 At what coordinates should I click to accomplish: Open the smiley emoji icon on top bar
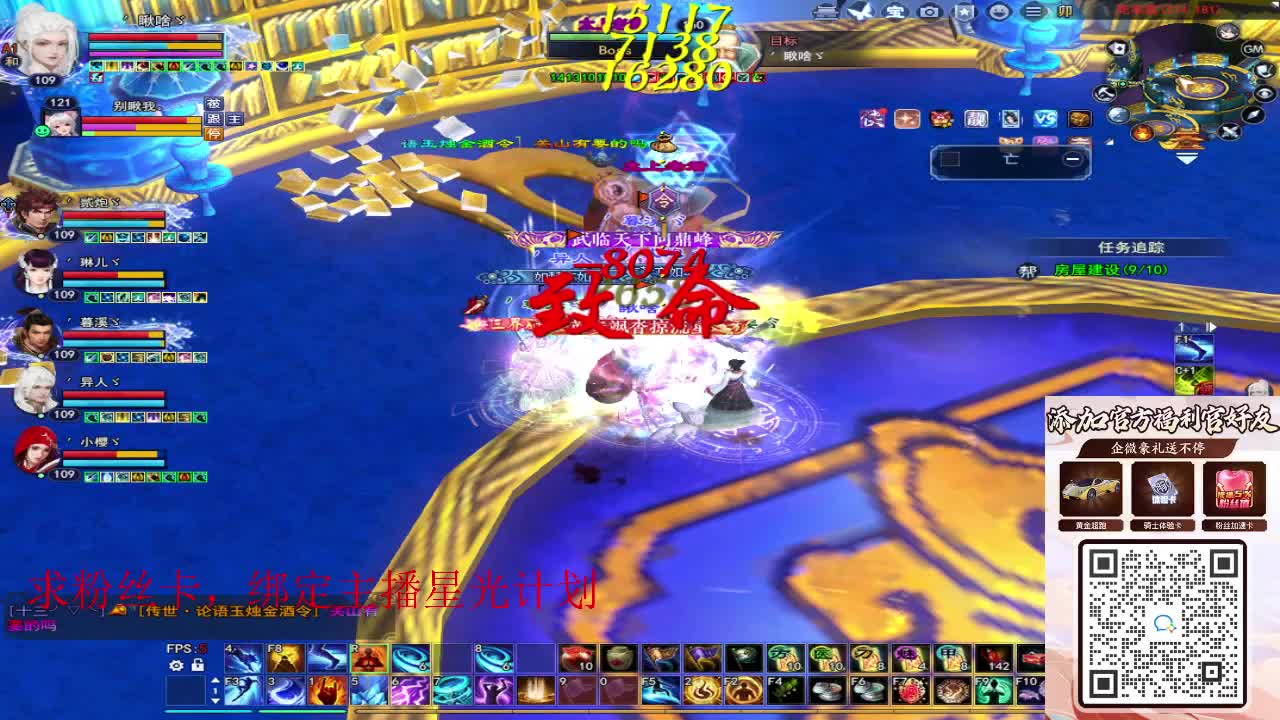coord(1000,12)
